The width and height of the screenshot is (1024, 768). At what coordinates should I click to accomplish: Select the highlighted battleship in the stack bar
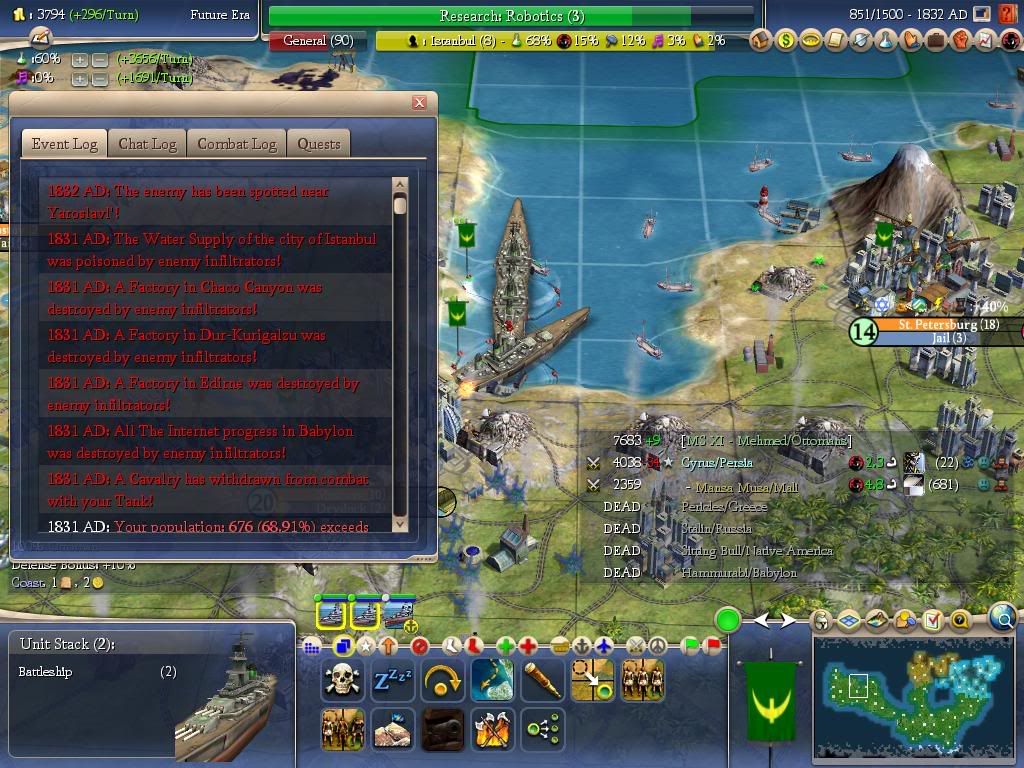pyautogui.click(x=331, y=613)
